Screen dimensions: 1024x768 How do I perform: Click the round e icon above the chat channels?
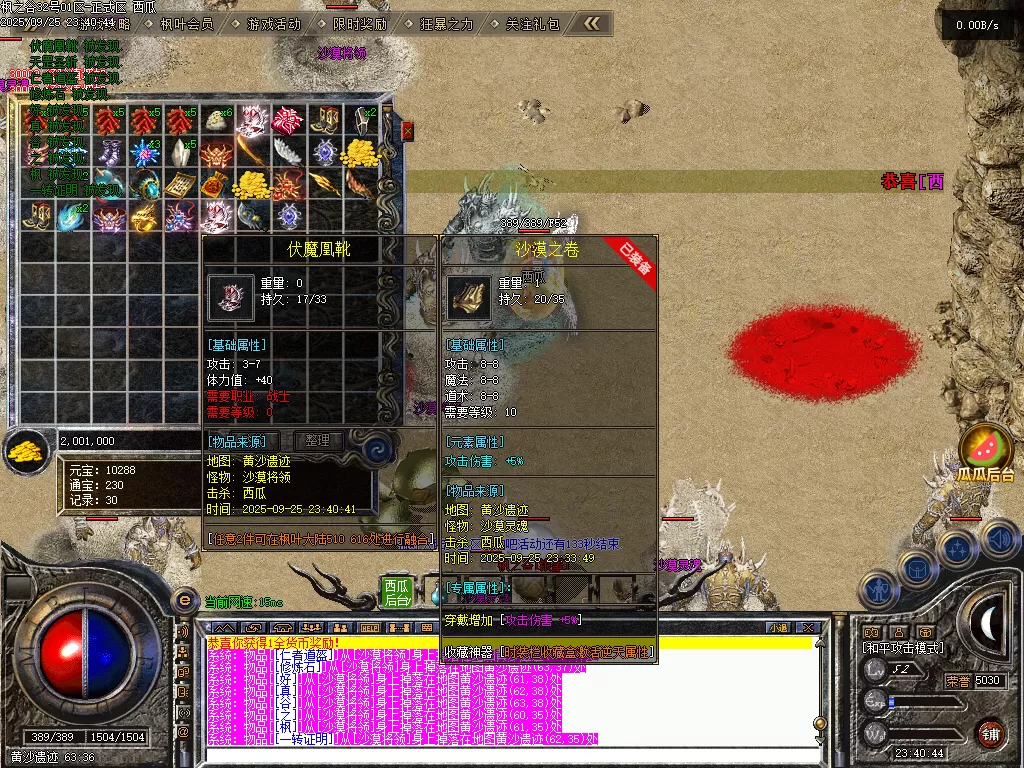[x=183, y=600]
